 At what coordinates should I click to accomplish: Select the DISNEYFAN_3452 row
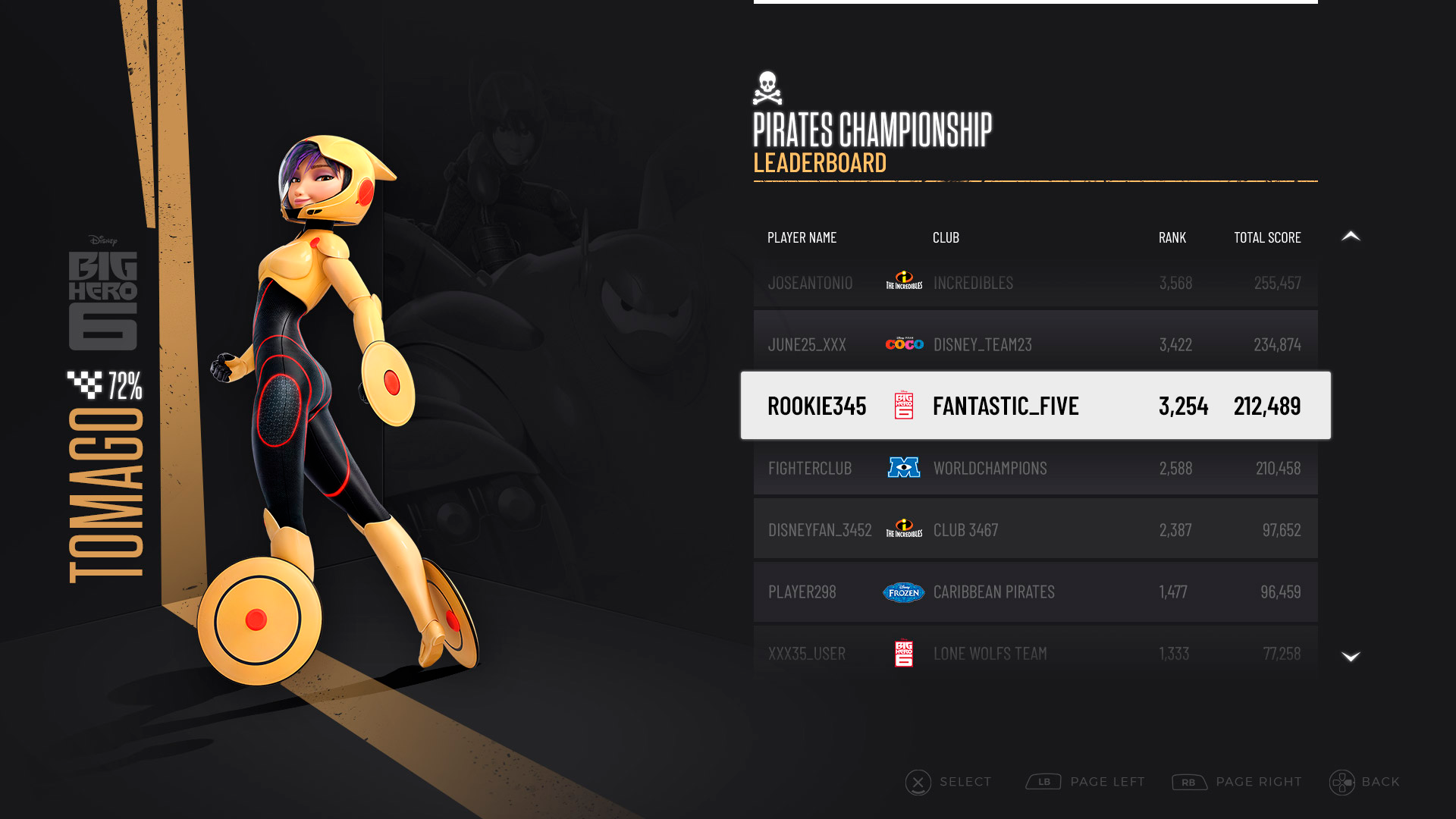click(x=1035, y=529)
